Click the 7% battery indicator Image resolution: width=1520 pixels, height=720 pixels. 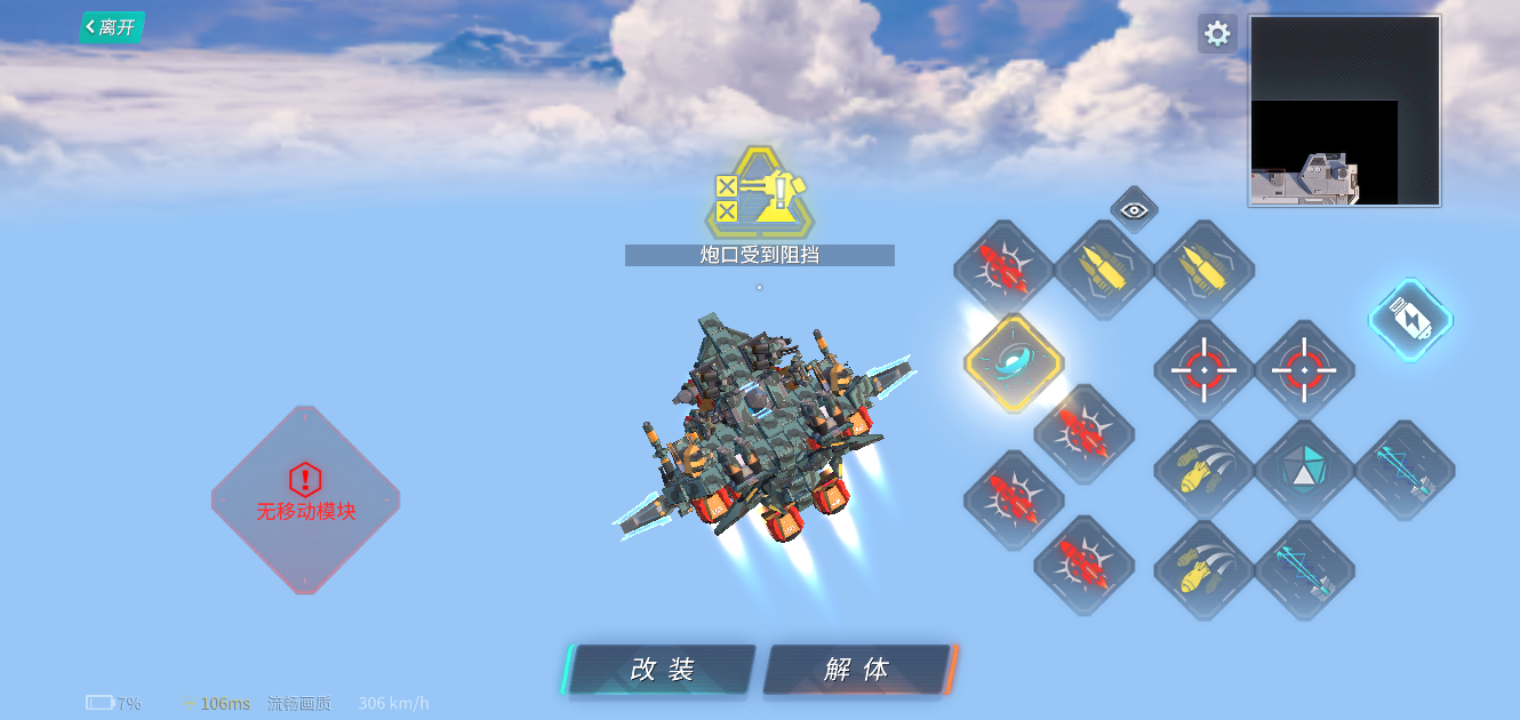[113, 703]
